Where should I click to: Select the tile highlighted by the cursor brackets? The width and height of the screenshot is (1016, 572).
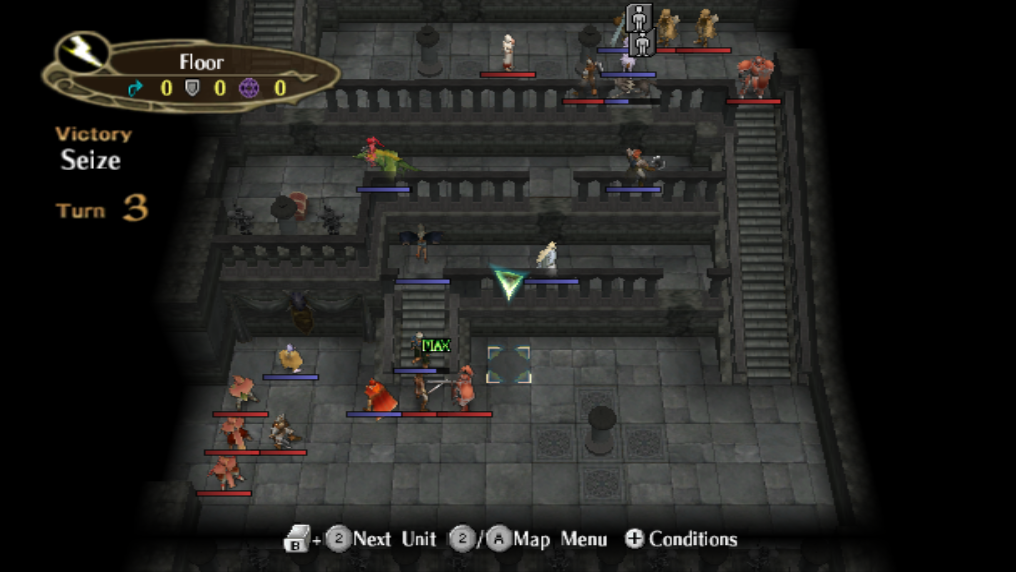(x=508, y=365)
